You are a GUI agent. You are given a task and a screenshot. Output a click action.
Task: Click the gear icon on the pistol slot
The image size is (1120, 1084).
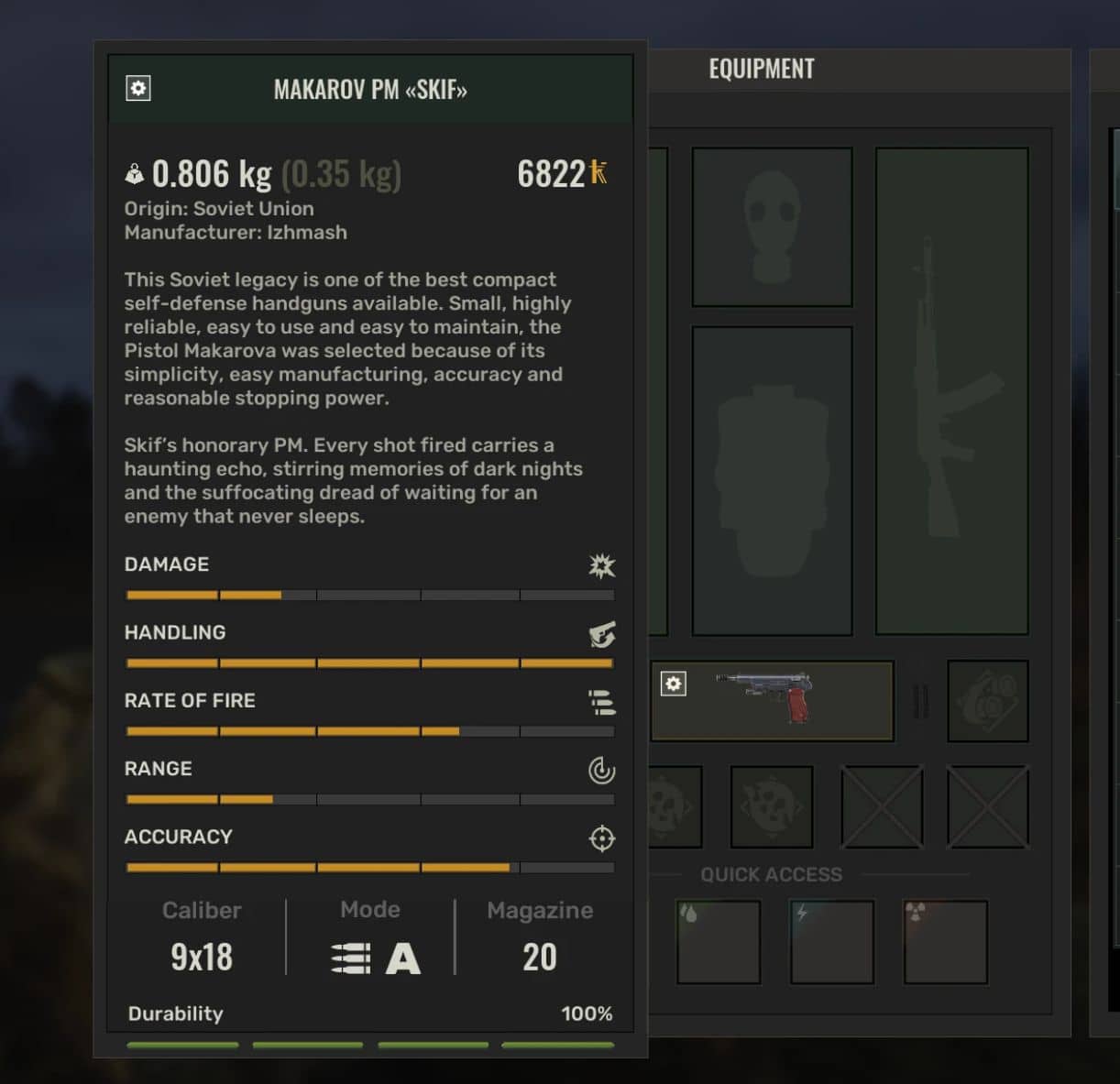673,684
